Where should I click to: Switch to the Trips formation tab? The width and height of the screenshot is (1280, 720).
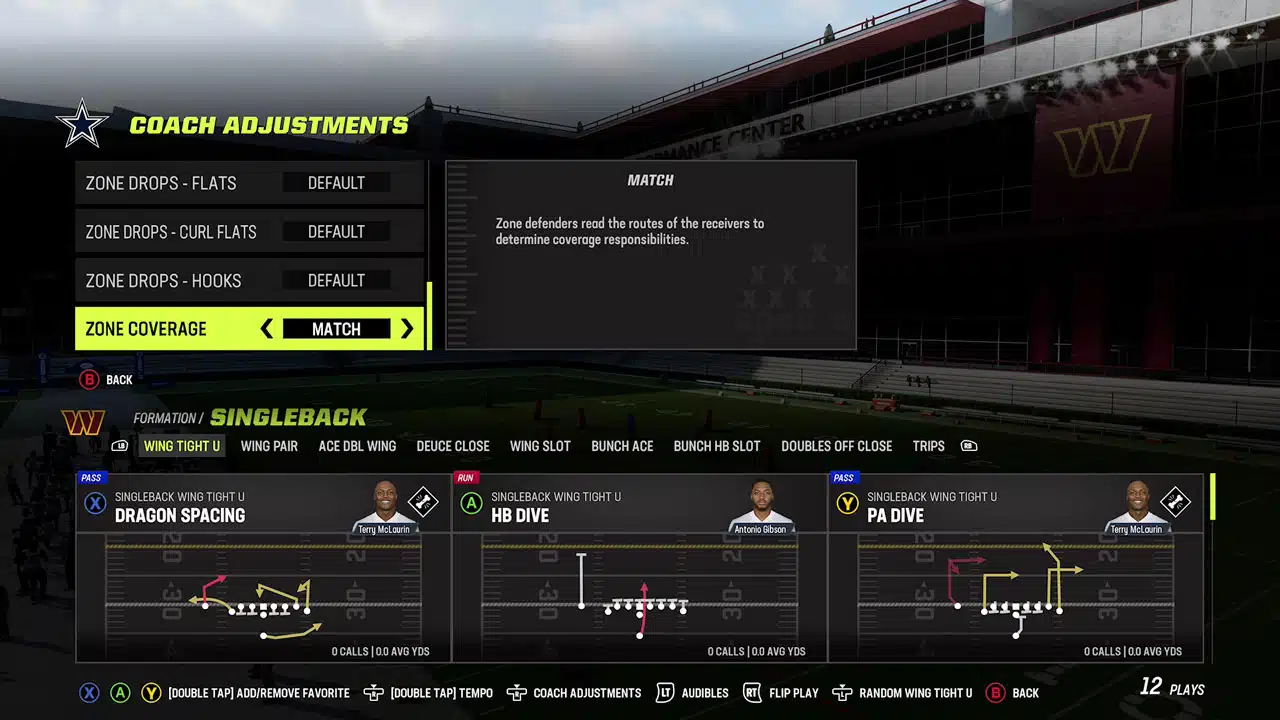928,446
